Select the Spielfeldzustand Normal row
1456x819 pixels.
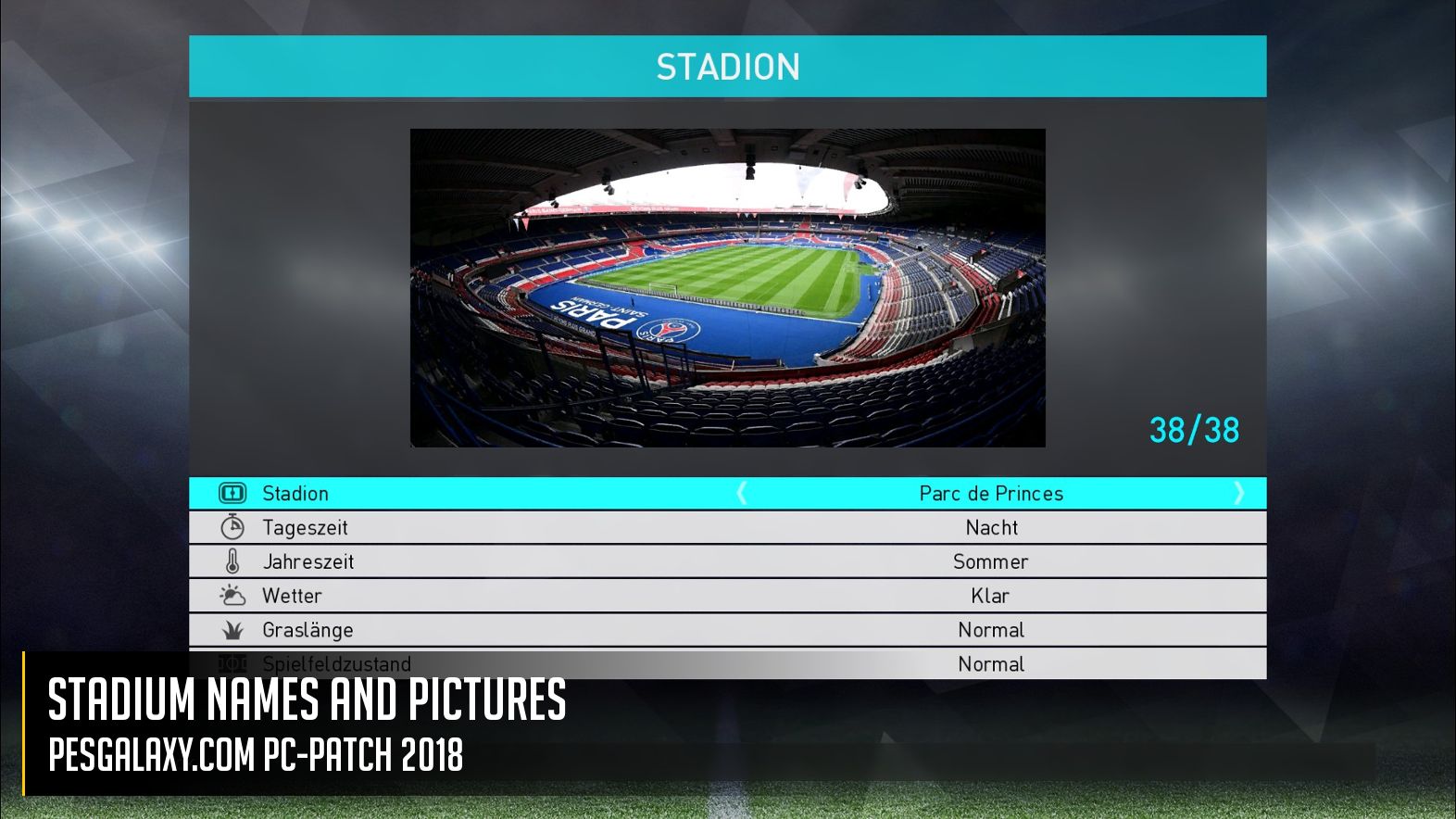[990, 663]
